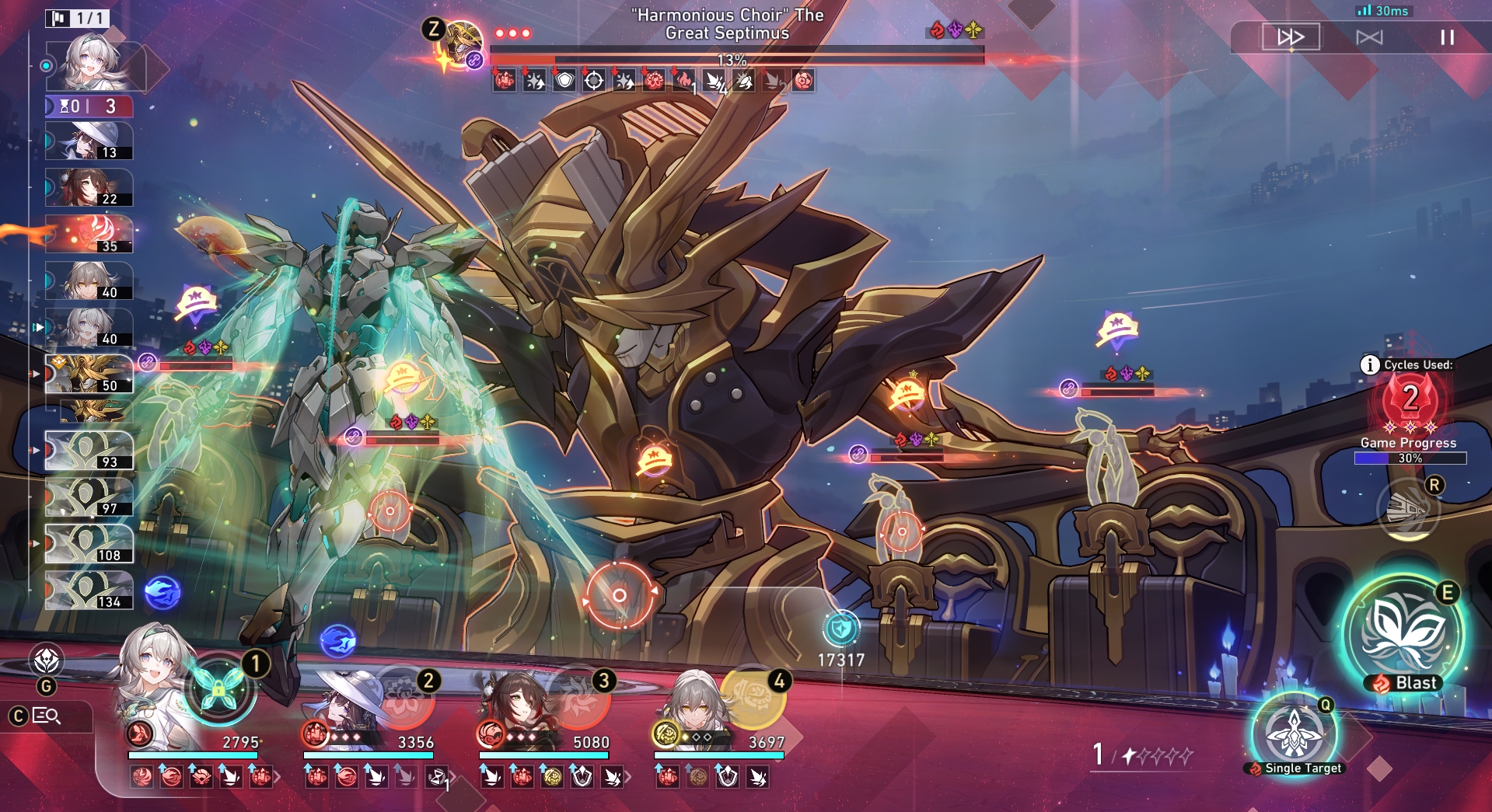Open the technique flower icon

[x=46, y=660]
